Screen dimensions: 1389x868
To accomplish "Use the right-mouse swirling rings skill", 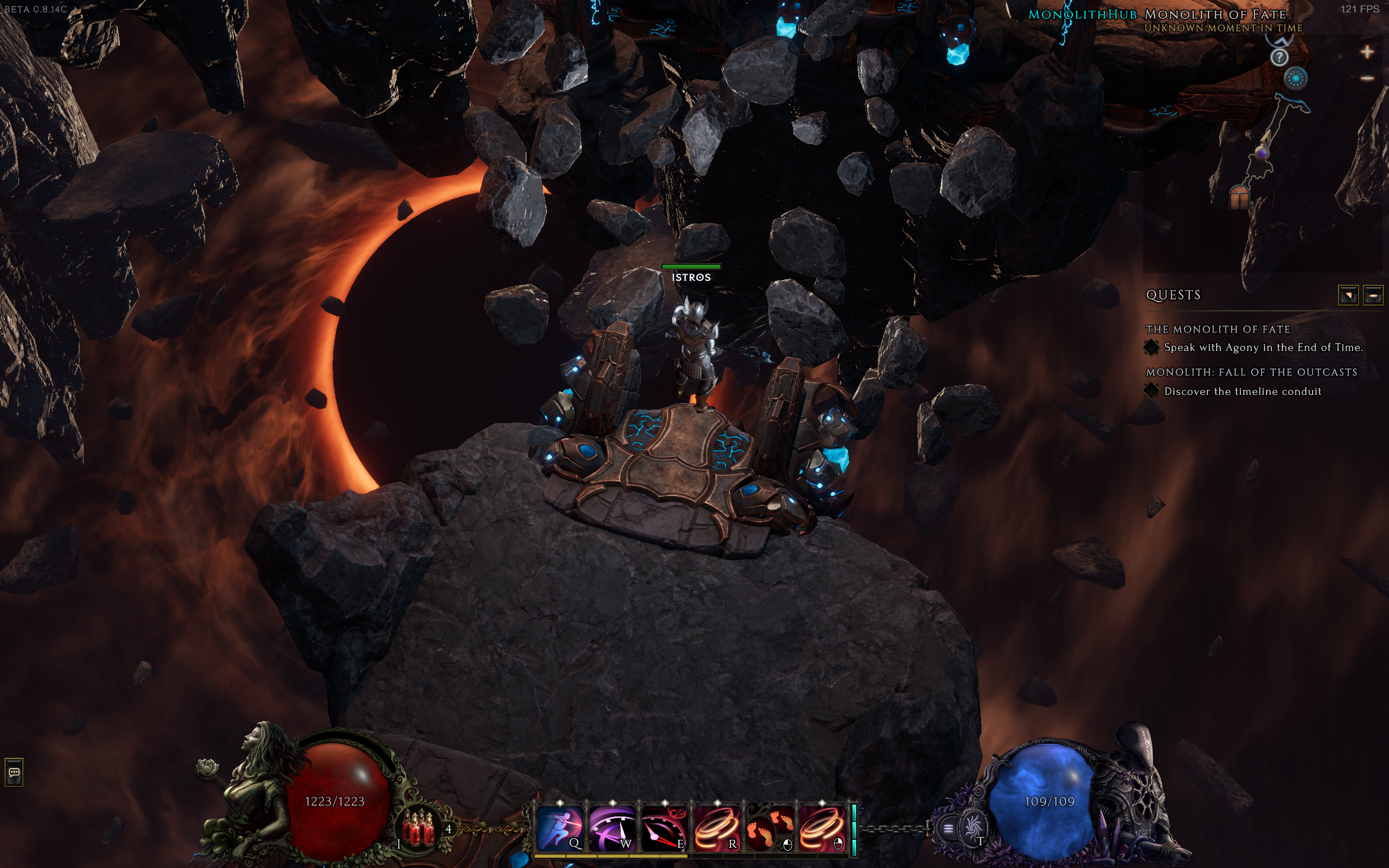I will pos(822,827).
